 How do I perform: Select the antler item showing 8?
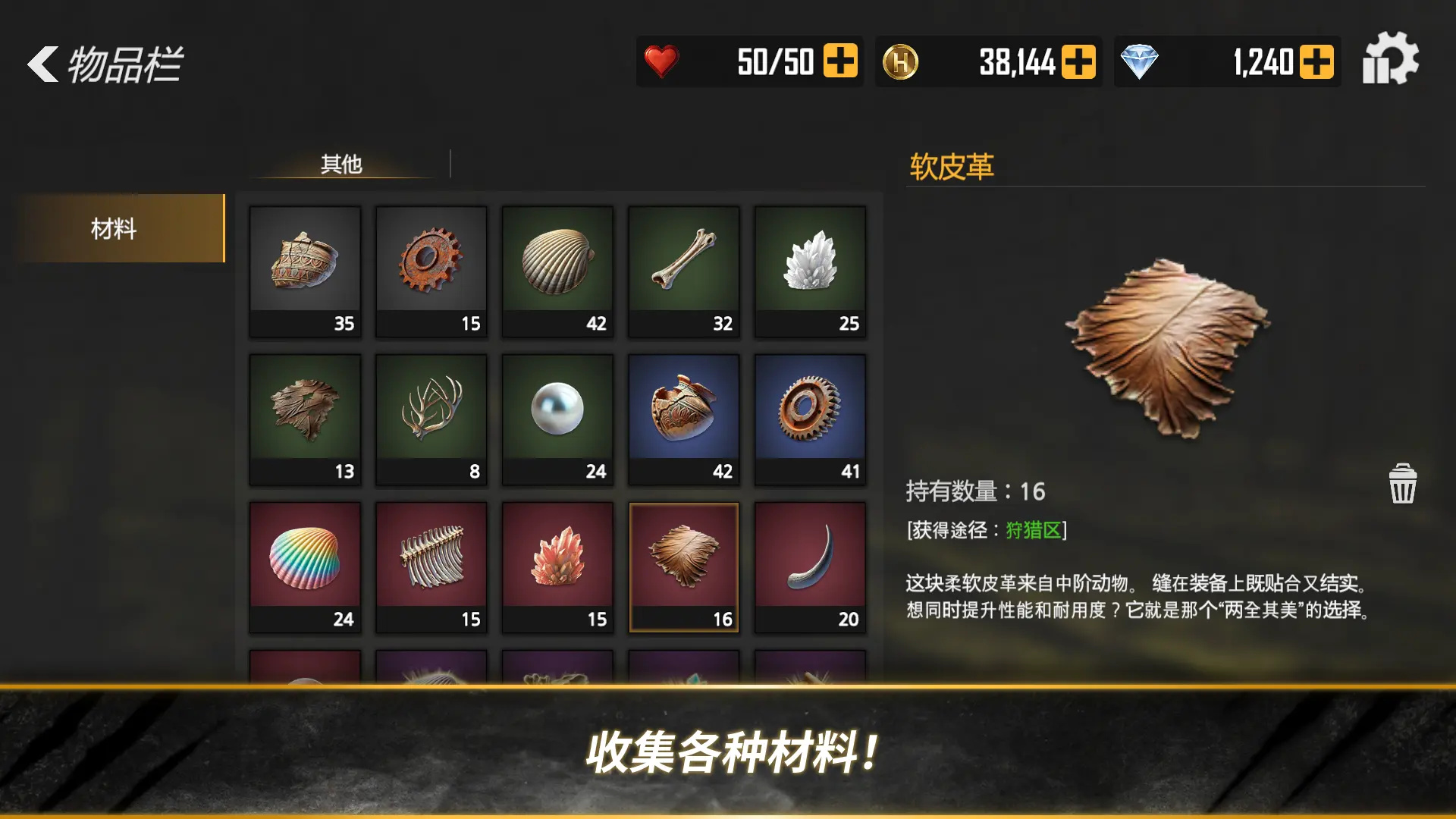[x=431, y=419]
